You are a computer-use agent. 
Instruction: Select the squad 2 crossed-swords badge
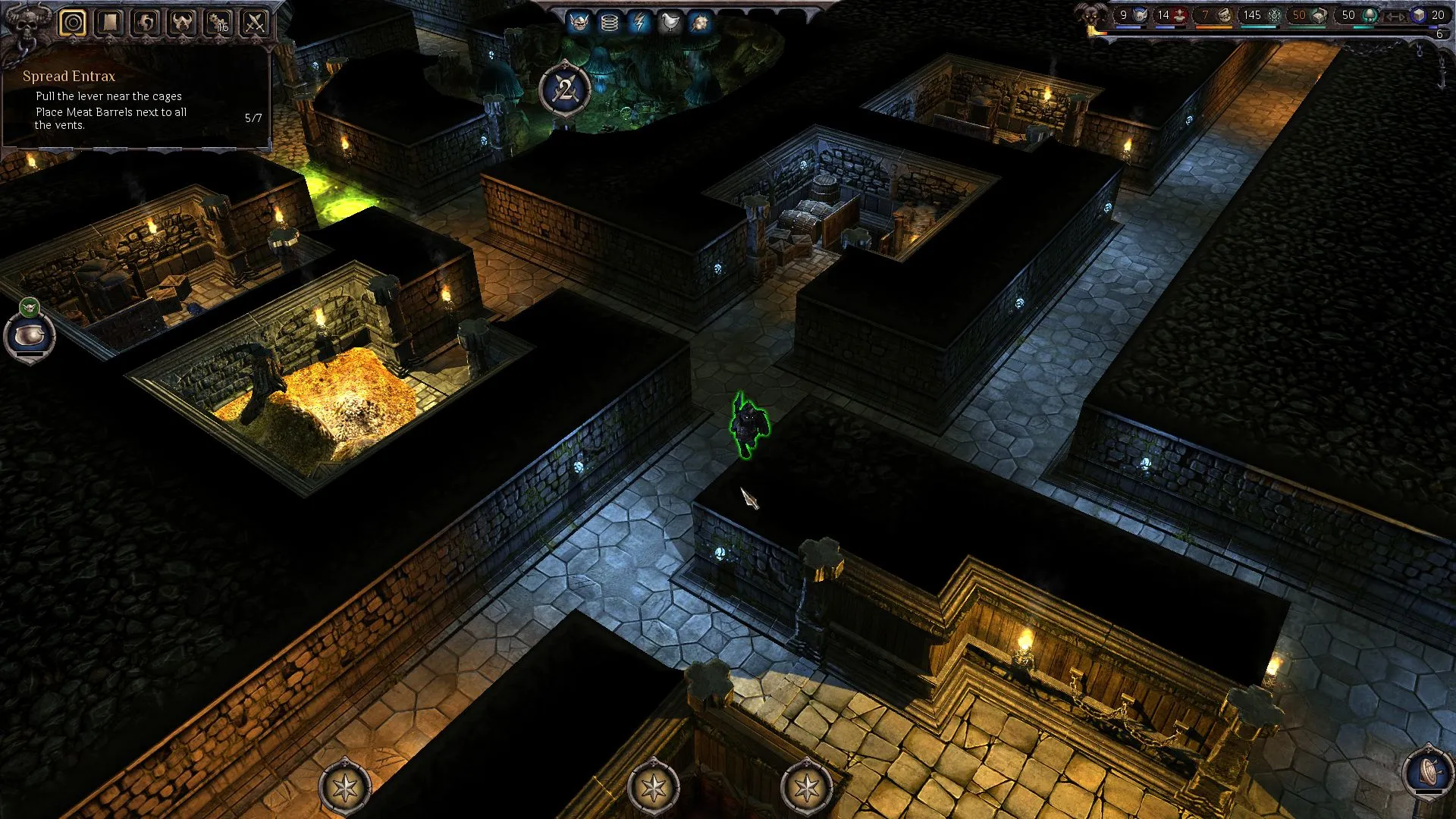point(565,90)
